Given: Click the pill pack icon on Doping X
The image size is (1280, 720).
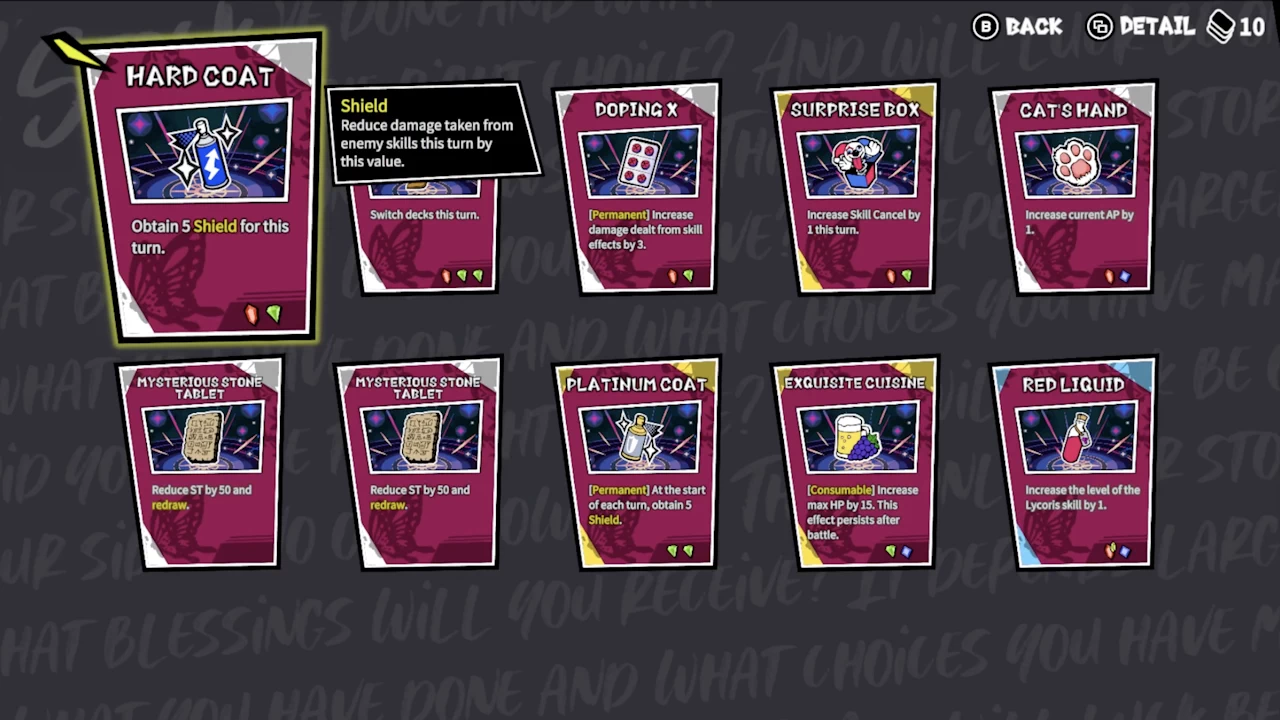Looking at the screenshot, I should click(637, 160).
